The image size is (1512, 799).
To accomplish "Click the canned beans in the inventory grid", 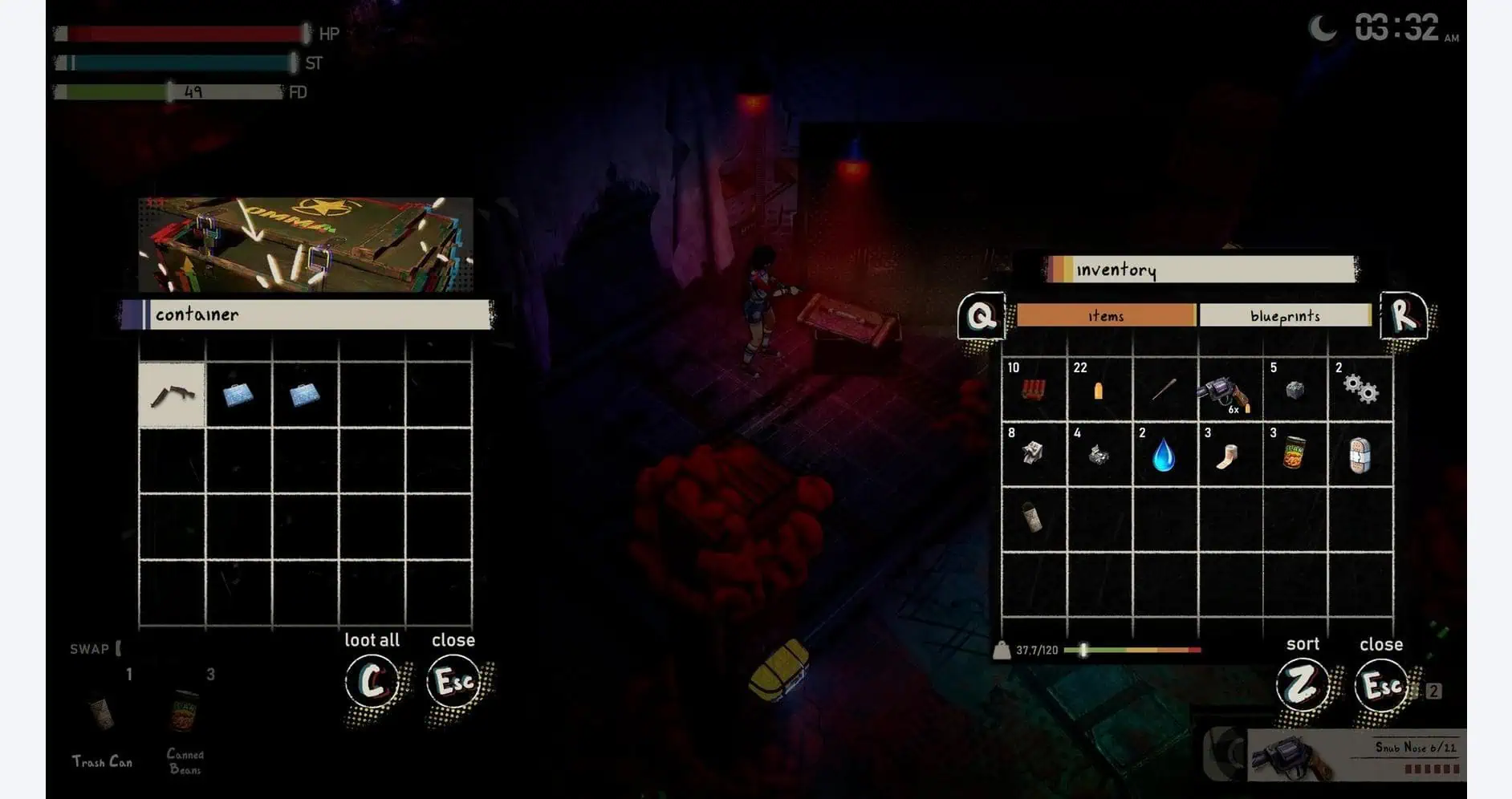I will click(1295, 455).
